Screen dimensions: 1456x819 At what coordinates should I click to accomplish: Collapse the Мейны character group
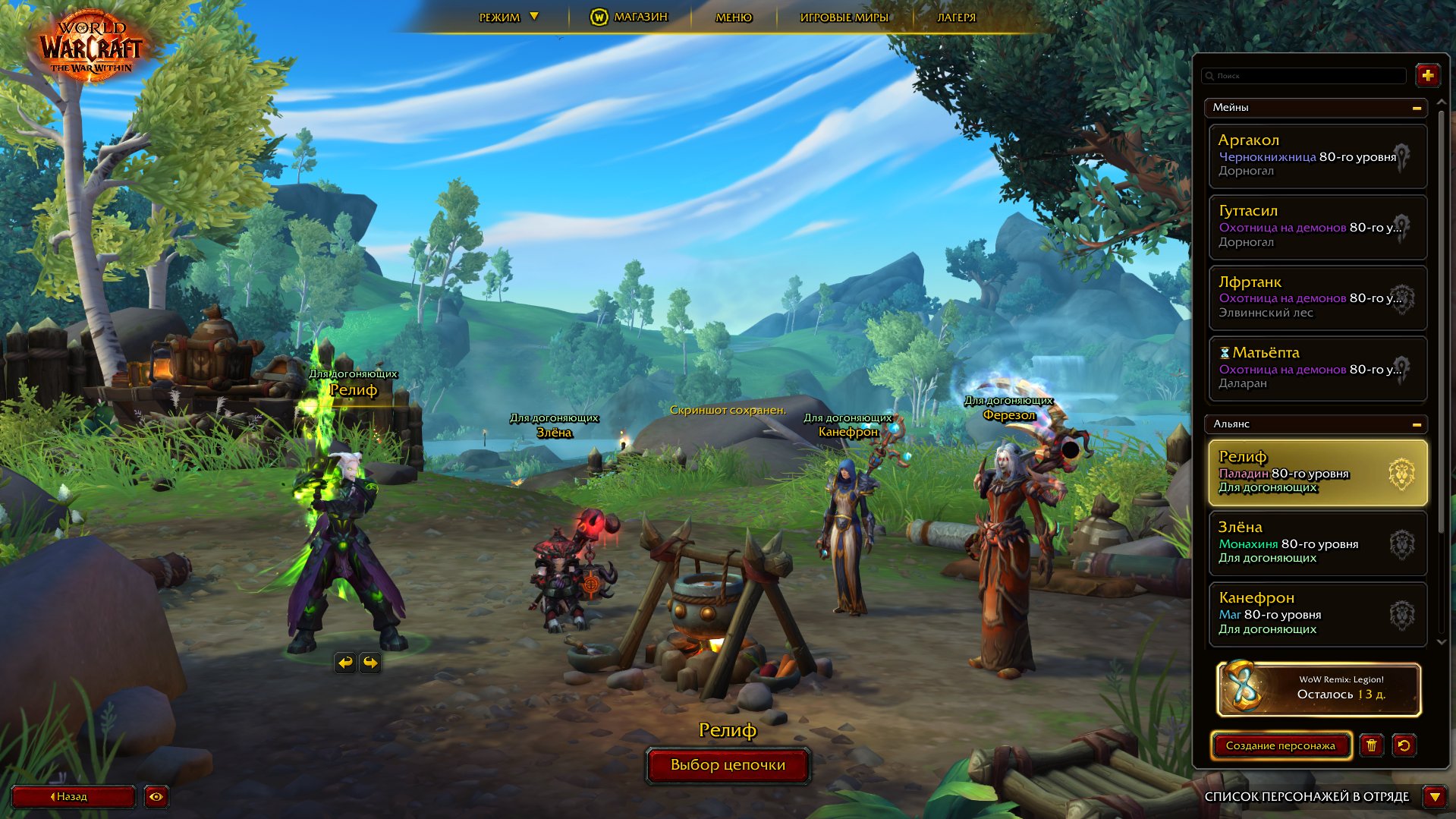1416,108
